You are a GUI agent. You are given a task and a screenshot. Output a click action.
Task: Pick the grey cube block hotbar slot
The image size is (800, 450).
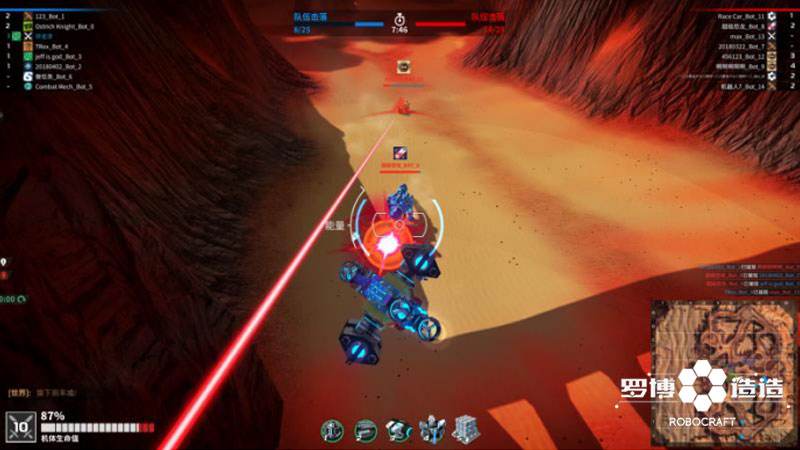click(463, 430)
